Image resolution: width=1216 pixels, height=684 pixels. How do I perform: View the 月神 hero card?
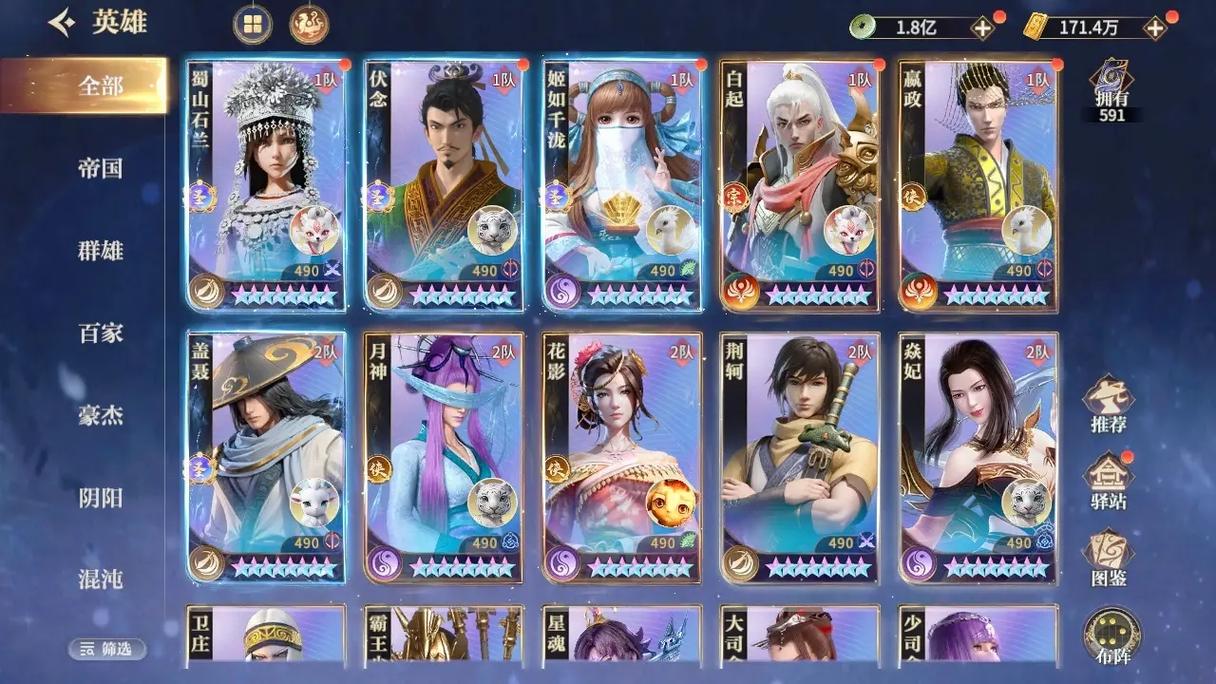point(443,457)
